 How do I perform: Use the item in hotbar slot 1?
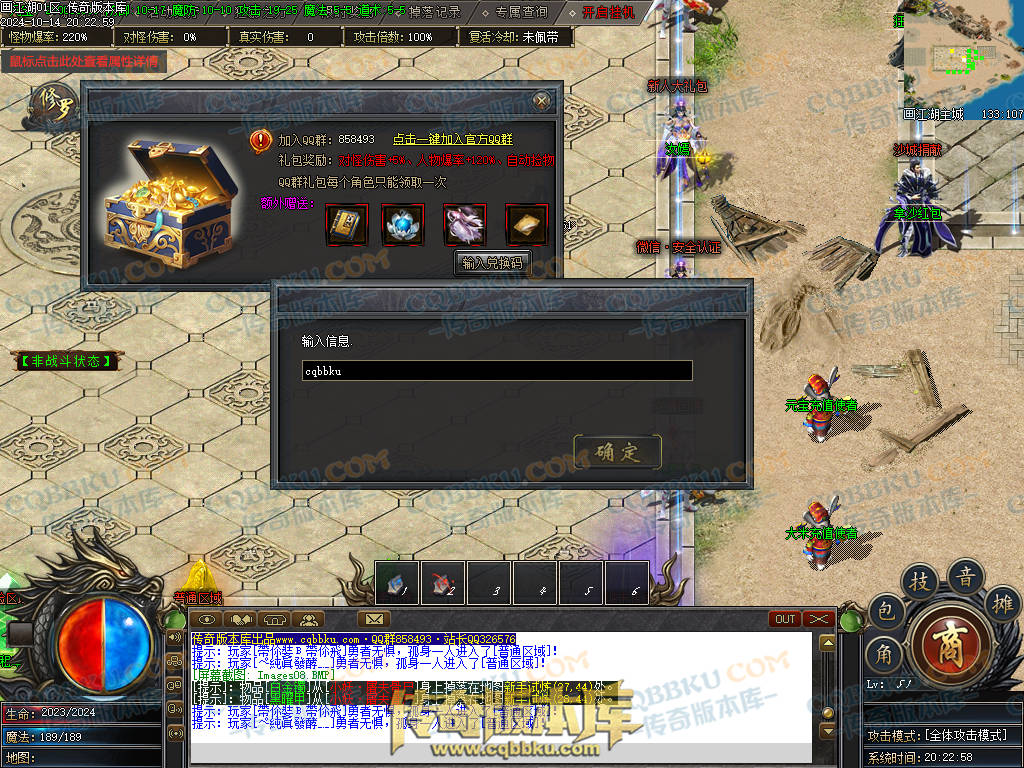pos(398,583)
